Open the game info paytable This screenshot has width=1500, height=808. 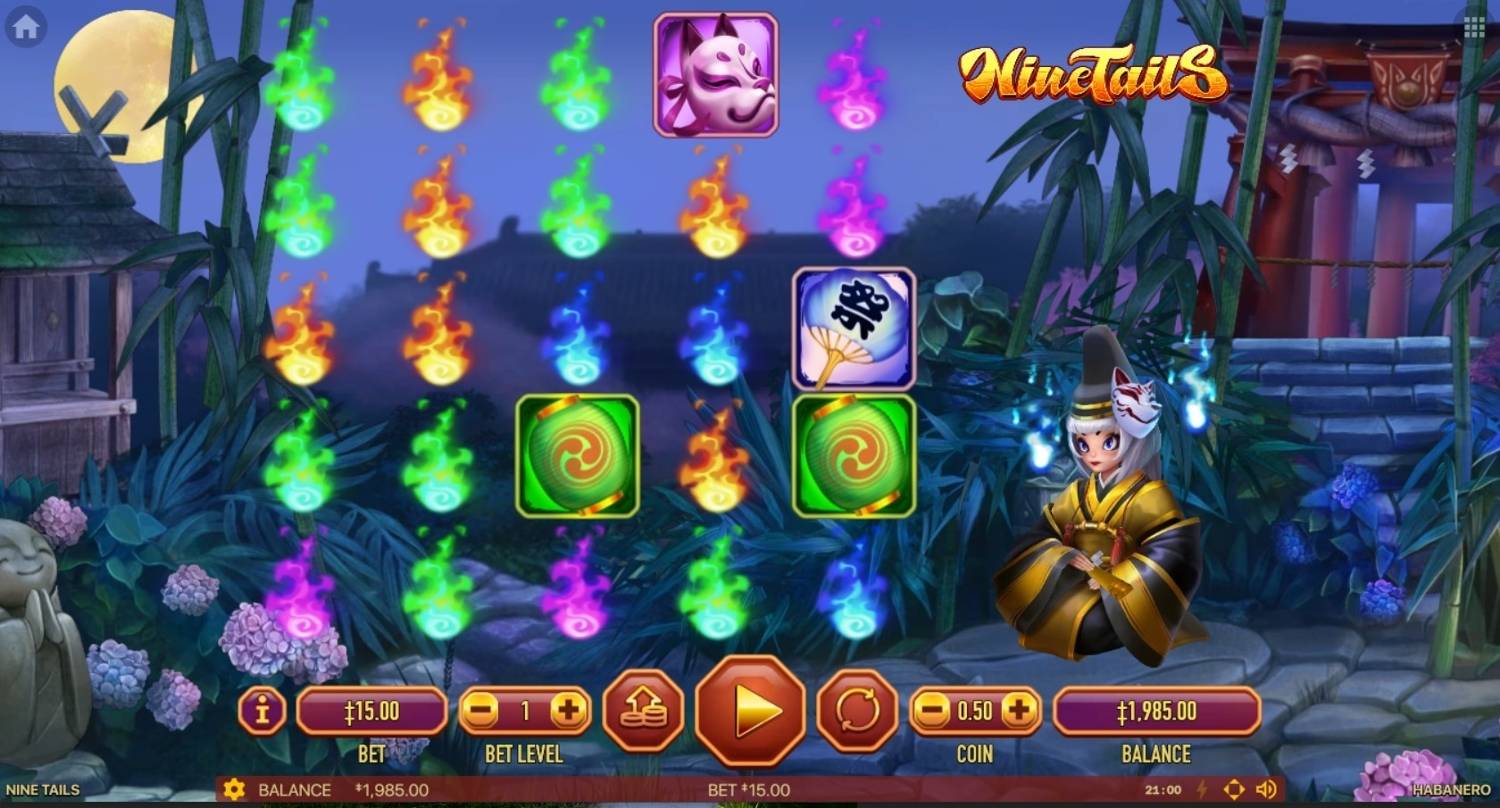coord(263,712)
